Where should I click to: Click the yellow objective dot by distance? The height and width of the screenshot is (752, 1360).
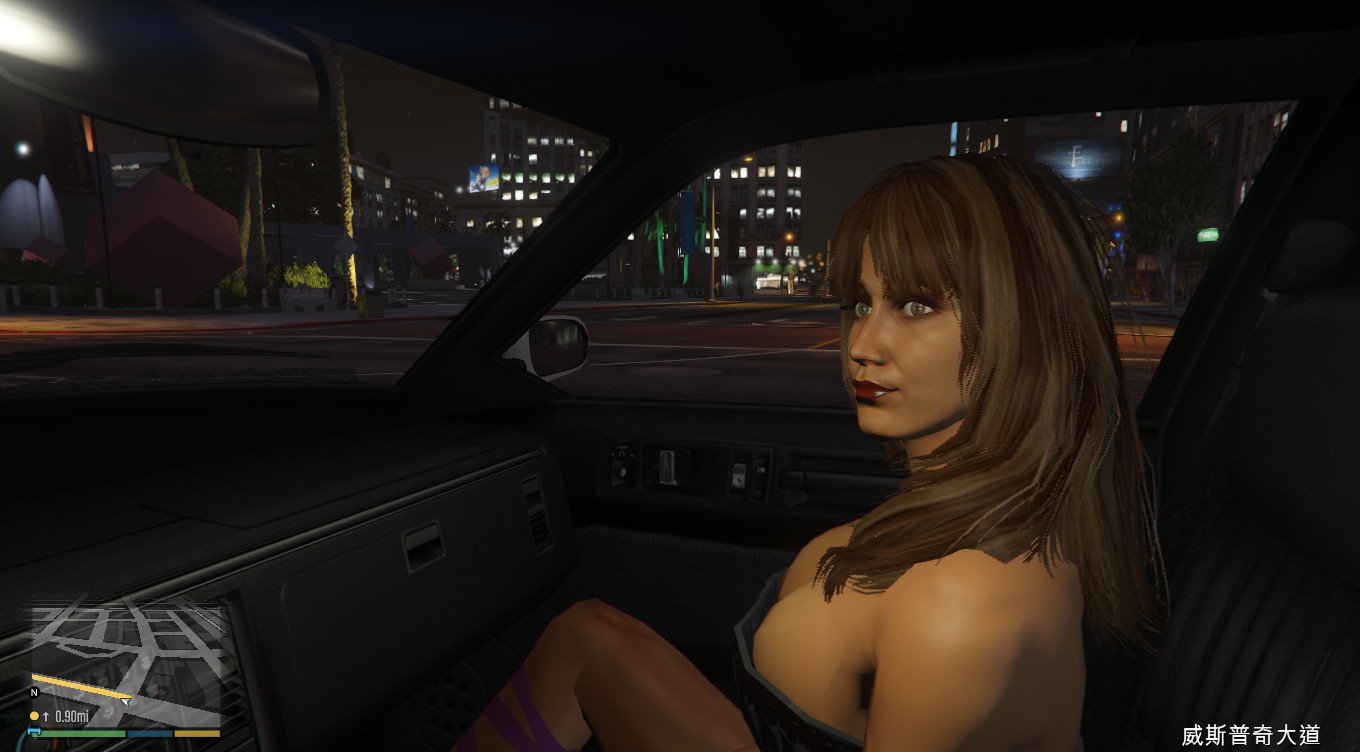click(34, 716)
